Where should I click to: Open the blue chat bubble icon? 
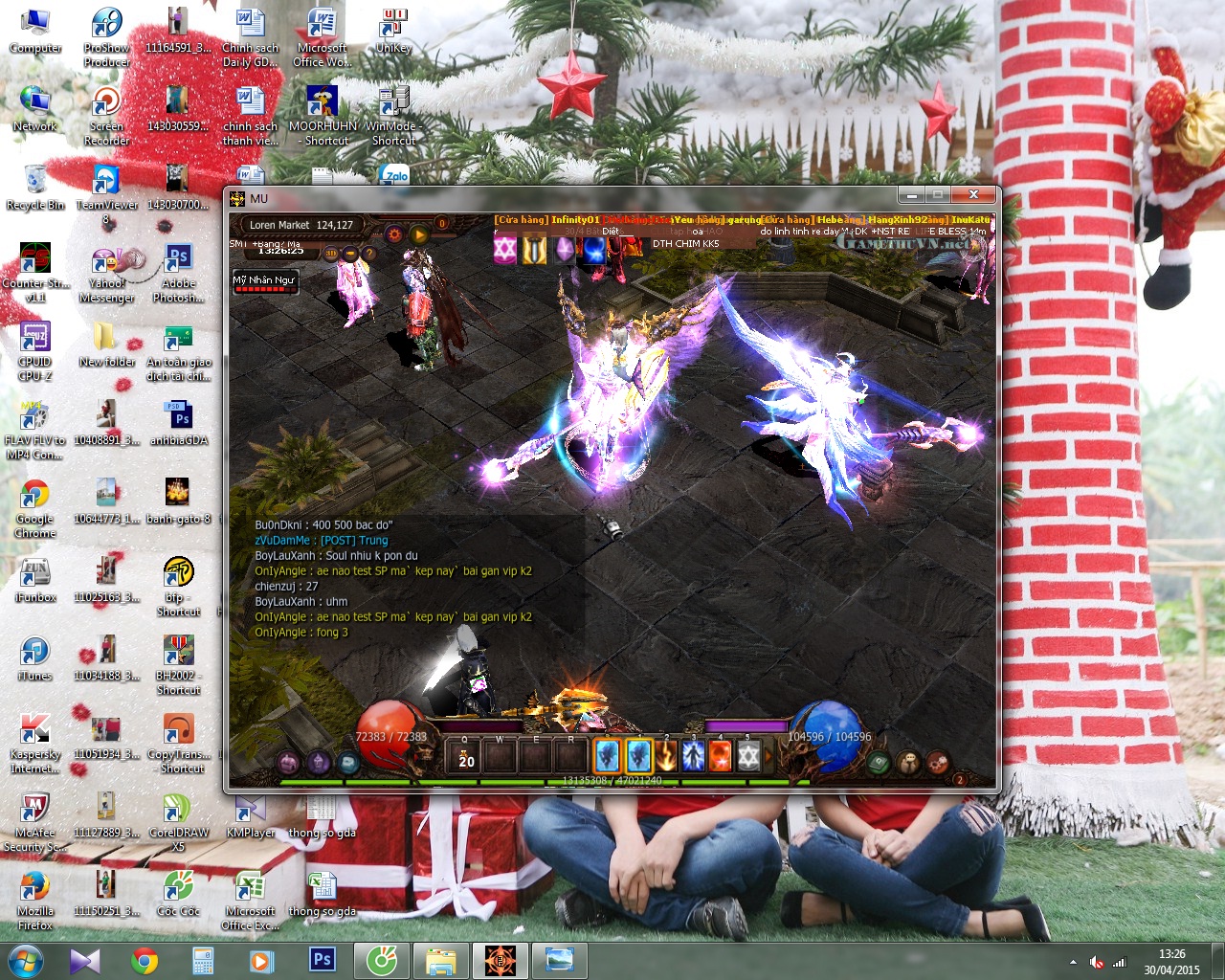pyautogui.click(x=349, y=763)
